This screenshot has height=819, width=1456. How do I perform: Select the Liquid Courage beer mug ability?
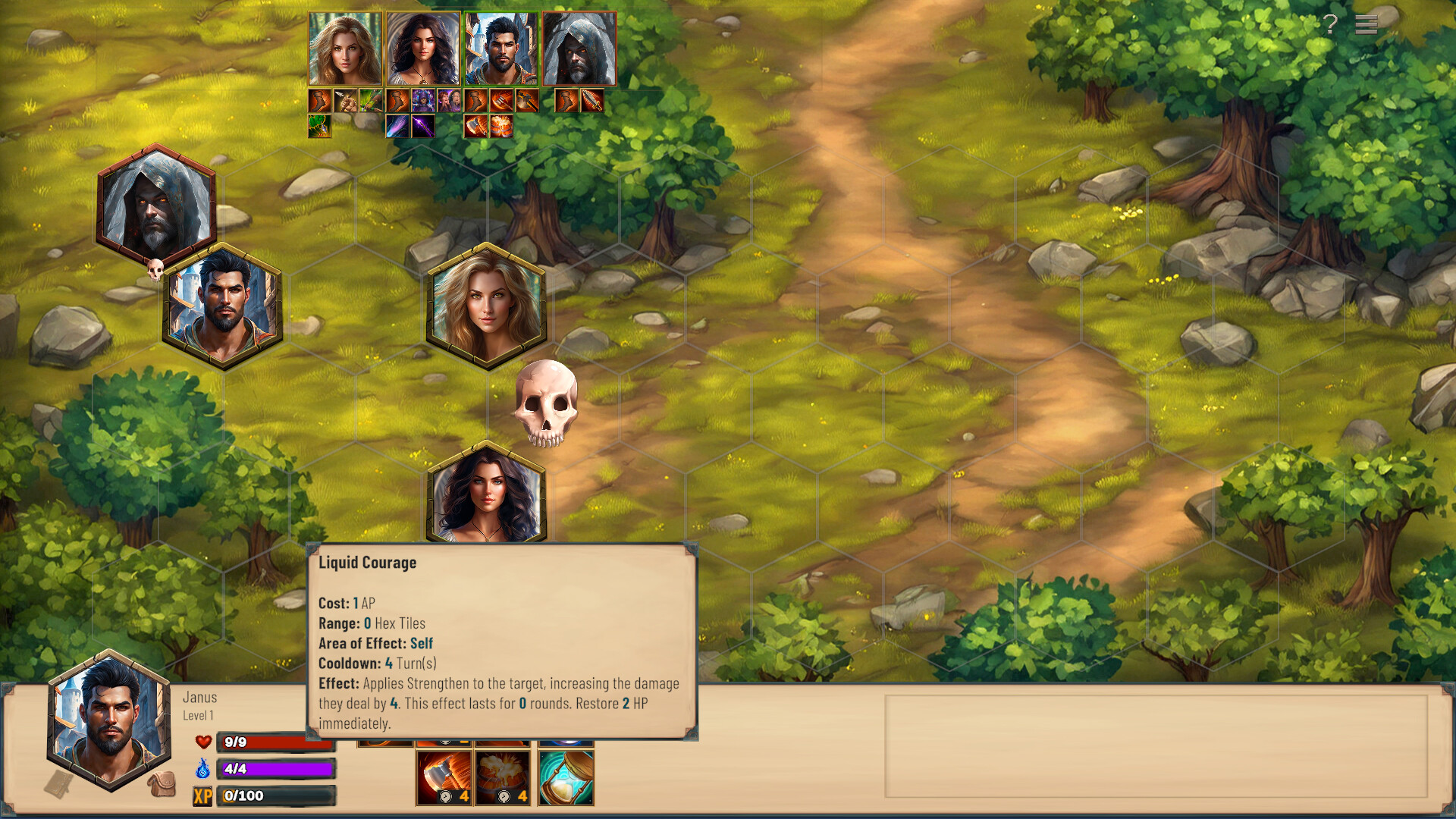pos(502,777)
